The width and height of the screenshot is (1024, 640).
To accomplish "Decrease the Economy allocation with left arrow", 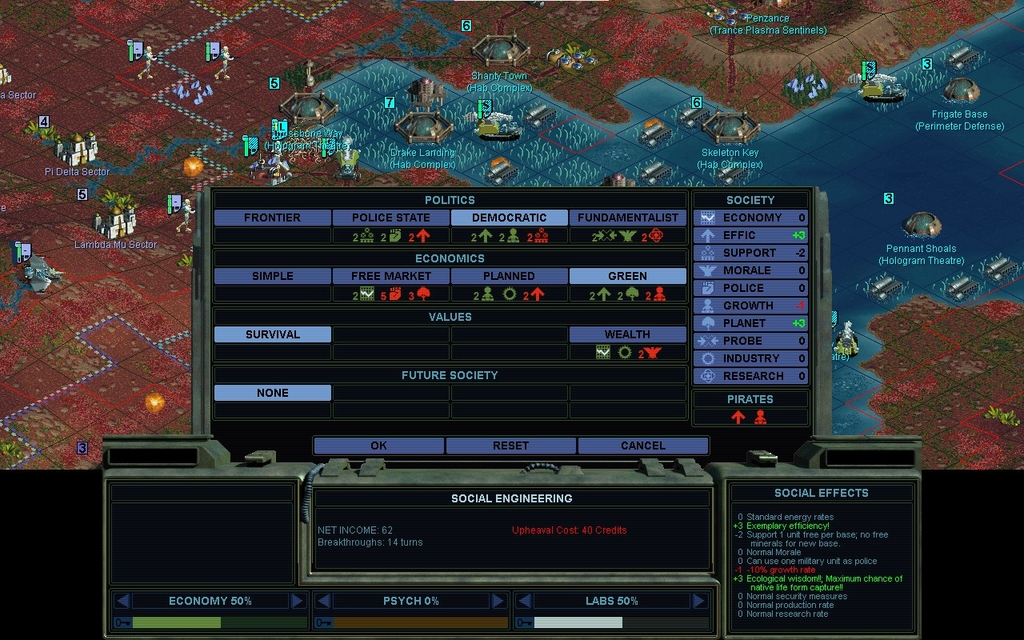I will click(122, 601).
